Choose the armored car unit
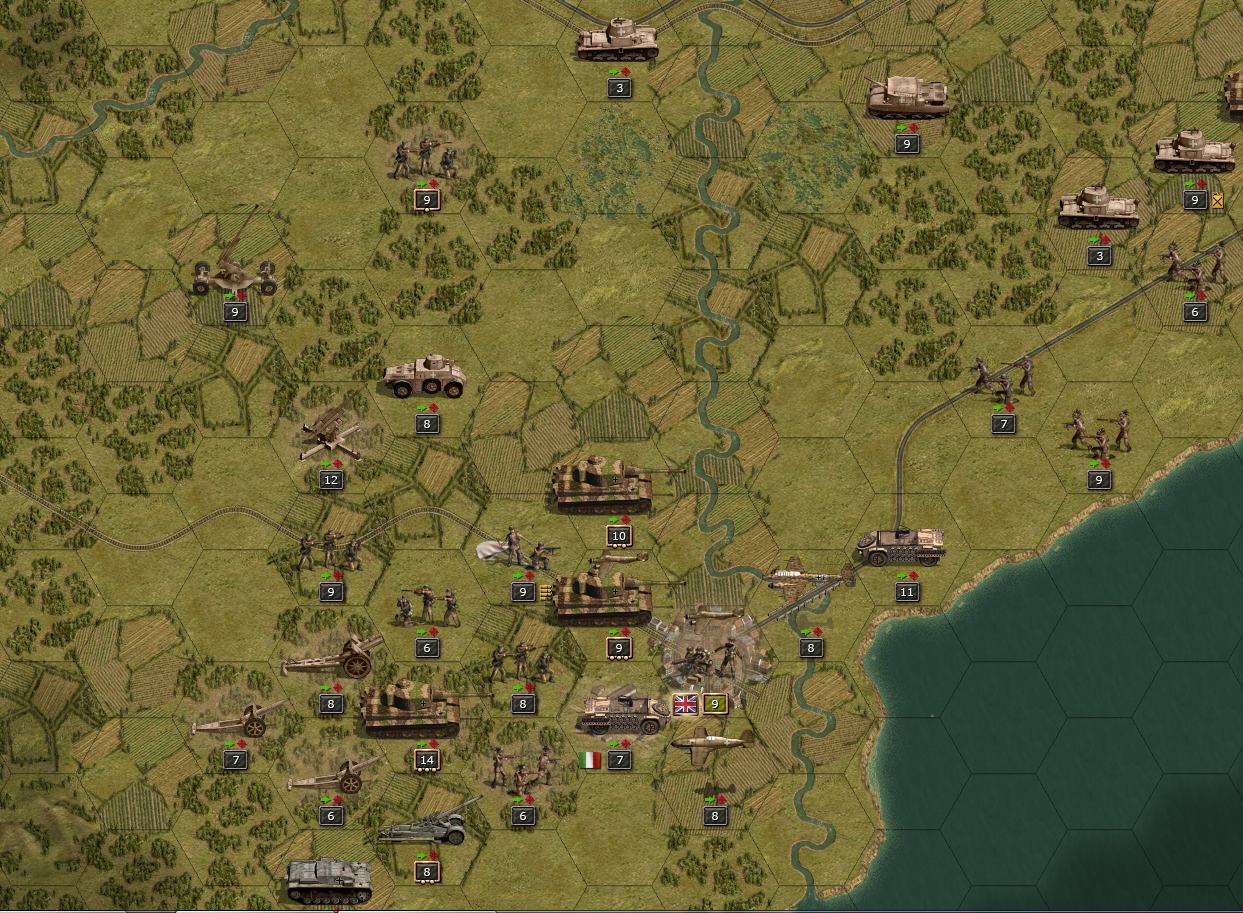The image size is (1243, 913). pyautogui.click(x=425, y=377)
